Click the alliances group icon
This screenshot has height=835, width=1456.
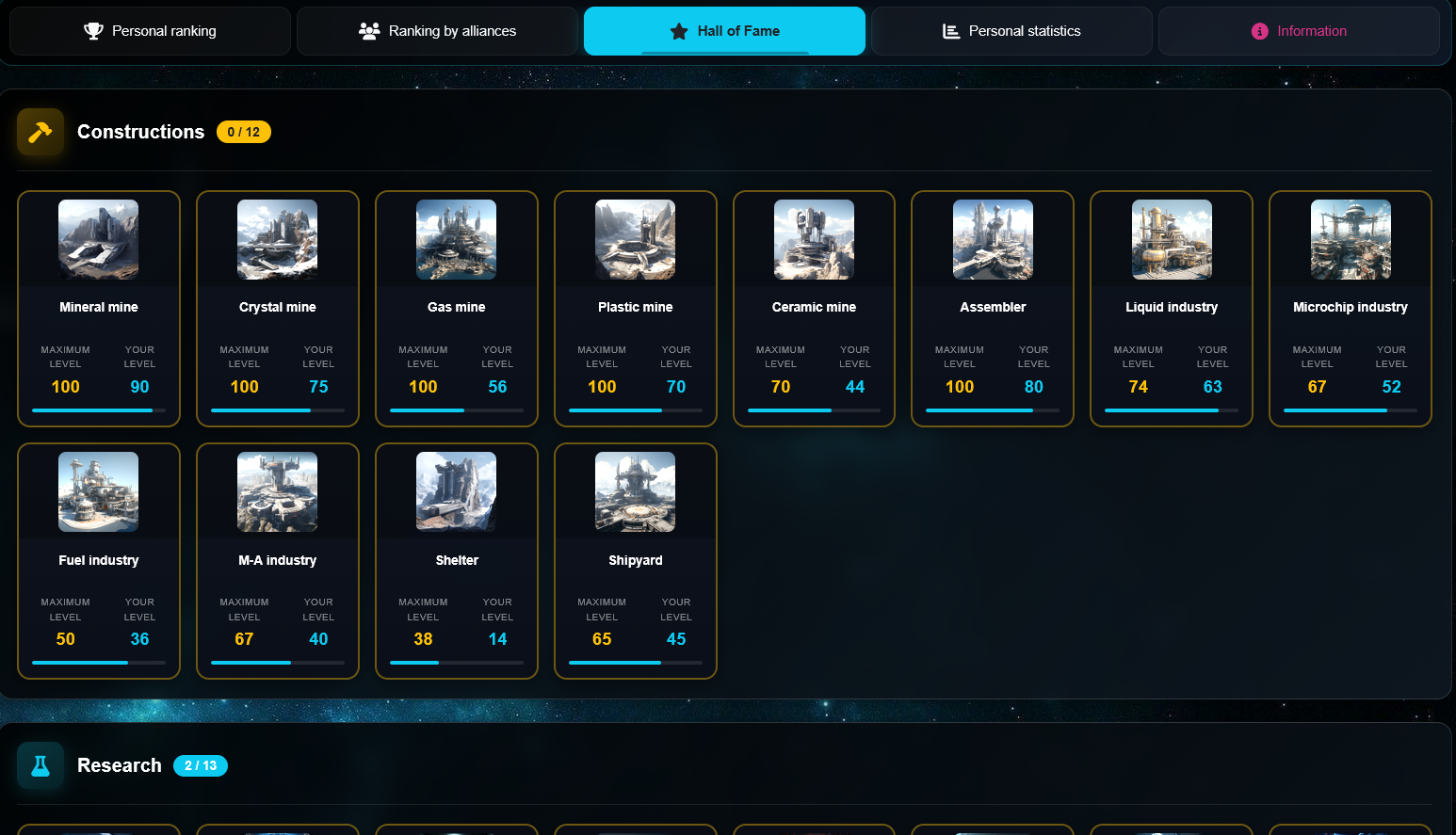[x=371, y=30]
